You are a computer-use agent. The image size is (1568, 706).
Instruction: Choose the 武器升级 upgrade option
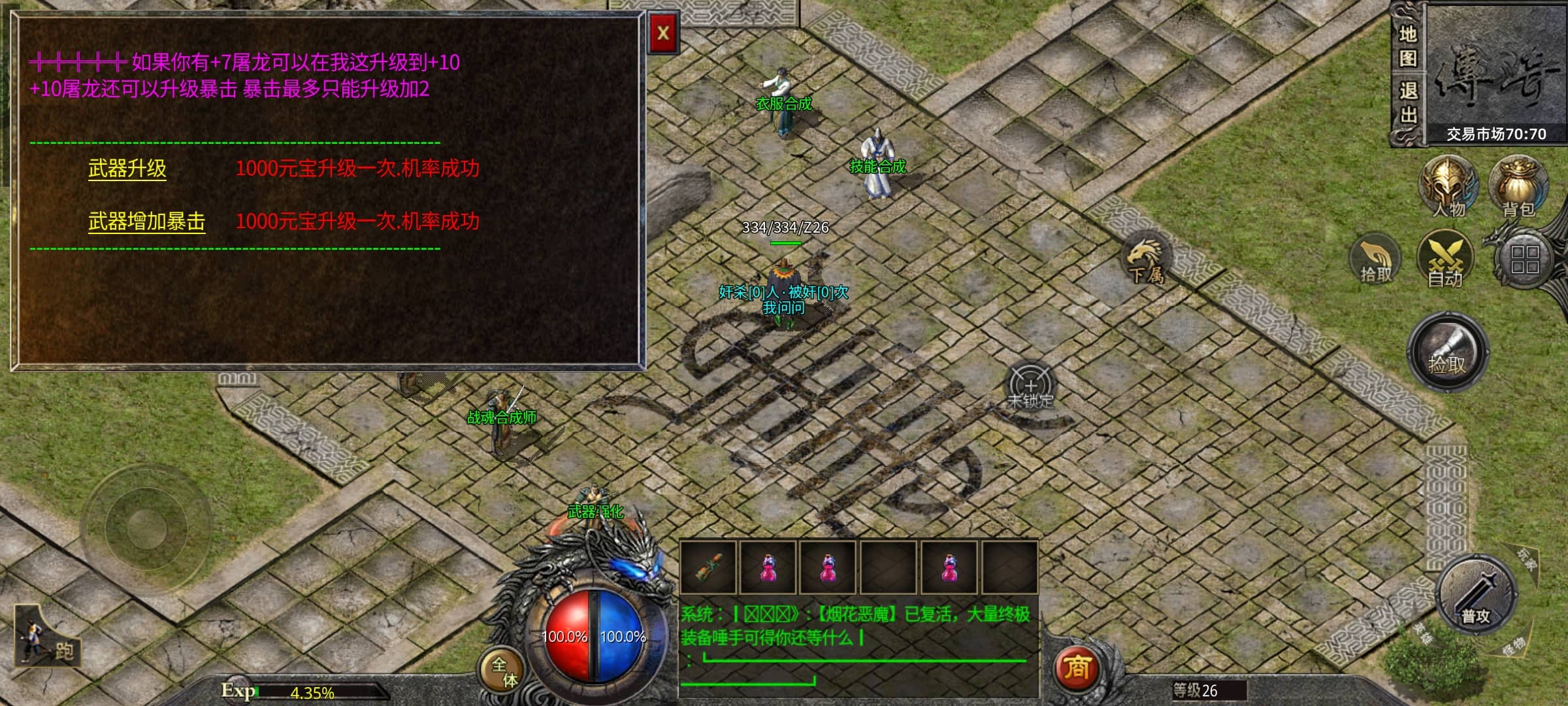127,169
